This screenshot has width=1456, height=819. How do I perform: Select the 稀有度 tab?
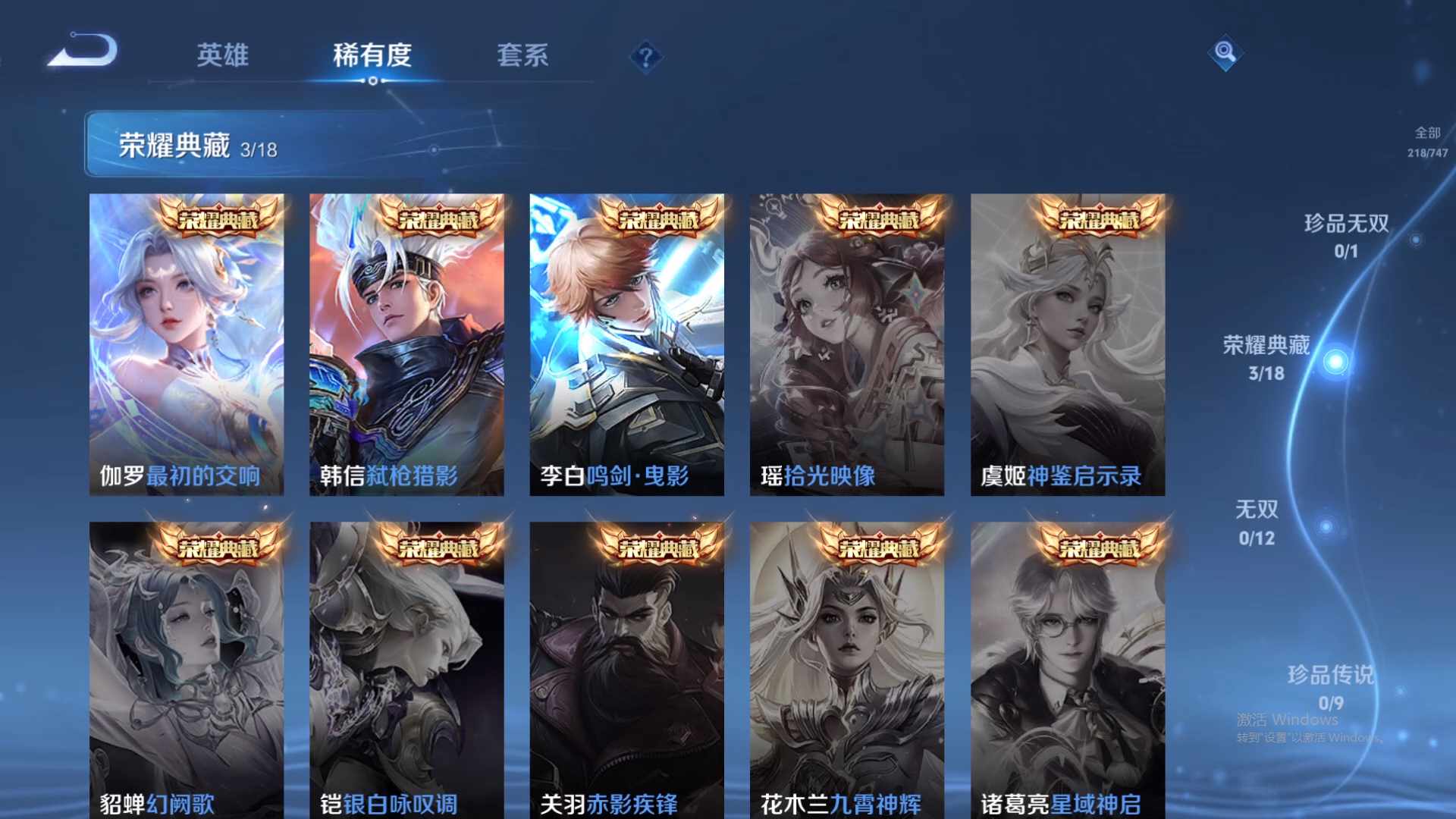[x=372, y=55]
